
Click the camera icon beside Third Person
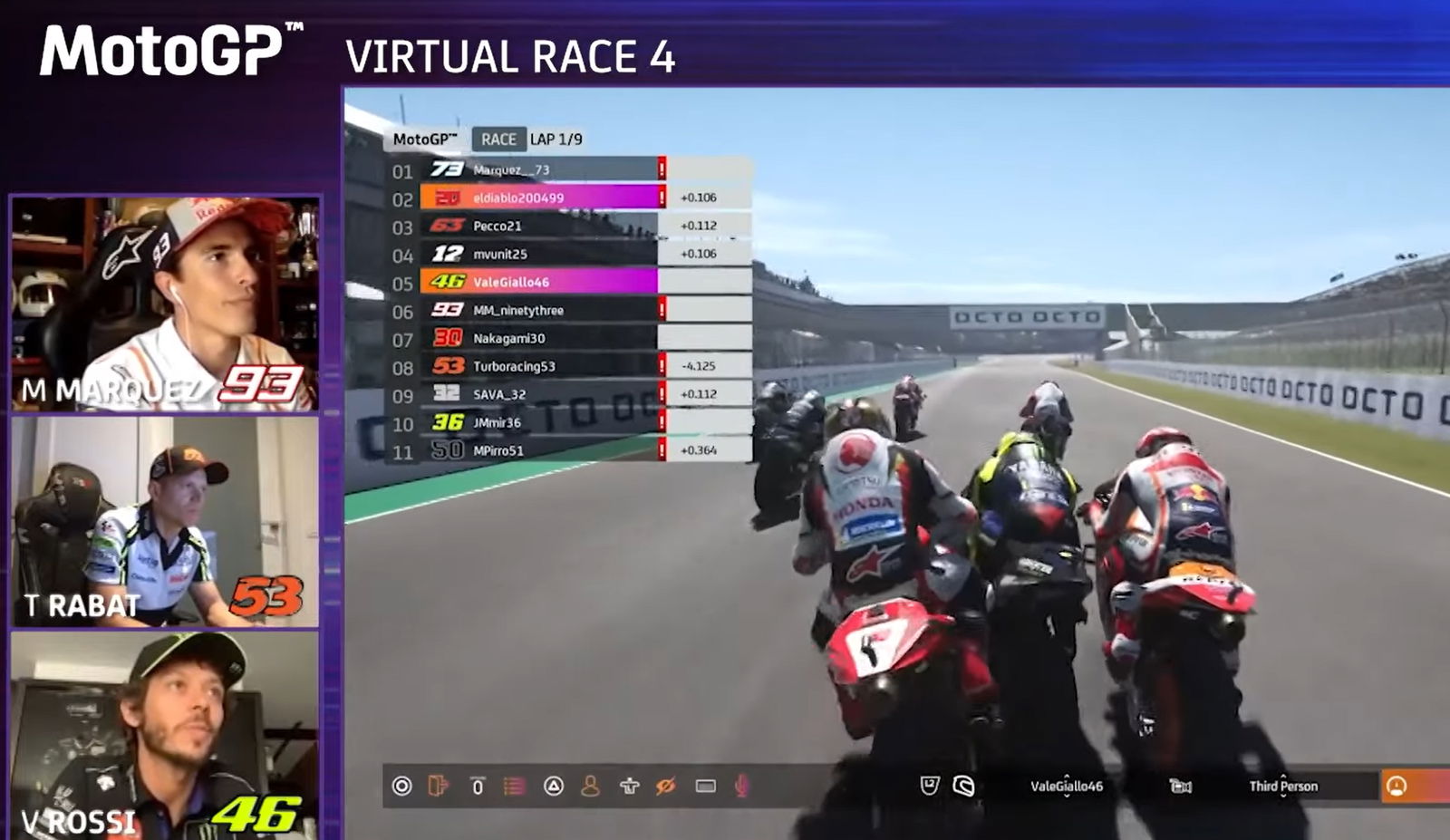(x=1180, y=787)
